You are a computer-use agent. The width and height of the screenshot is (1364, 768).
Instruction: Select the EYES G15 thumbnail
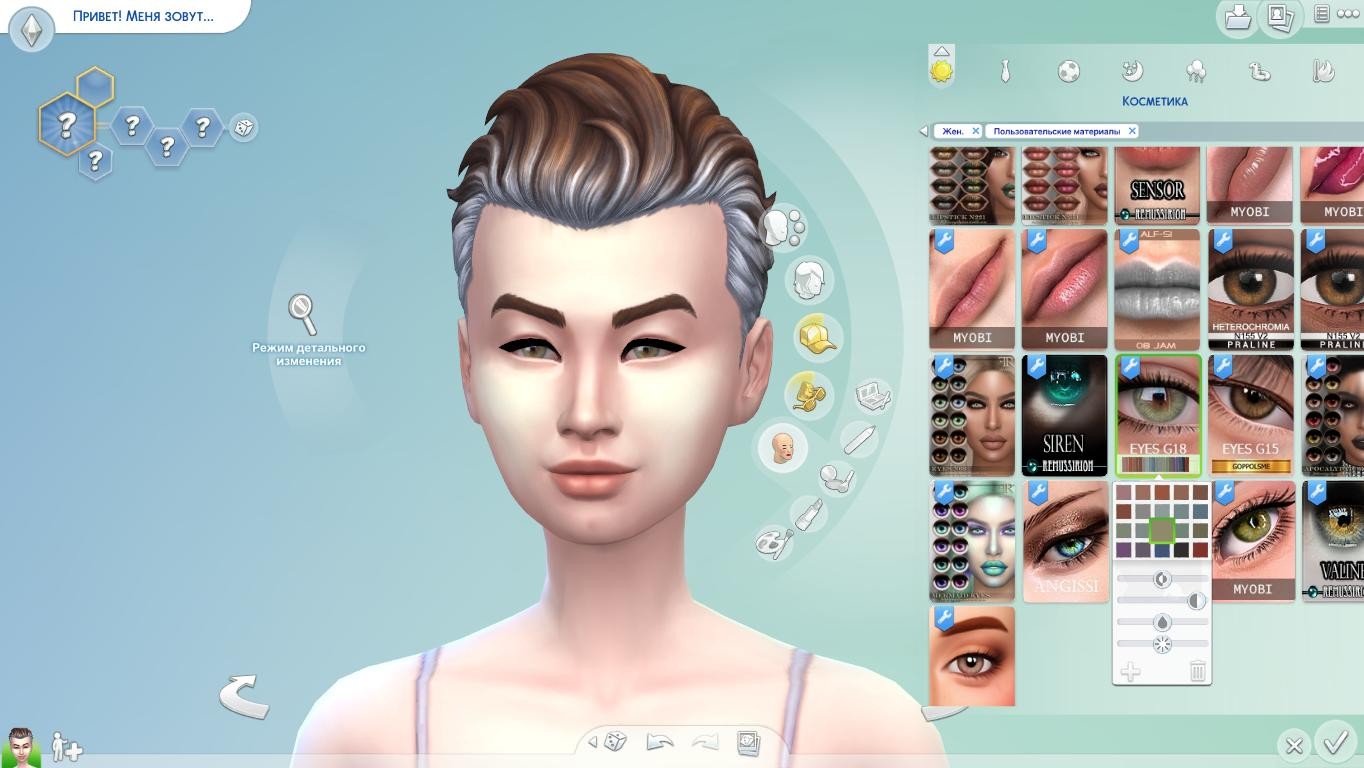point(1250,414)
